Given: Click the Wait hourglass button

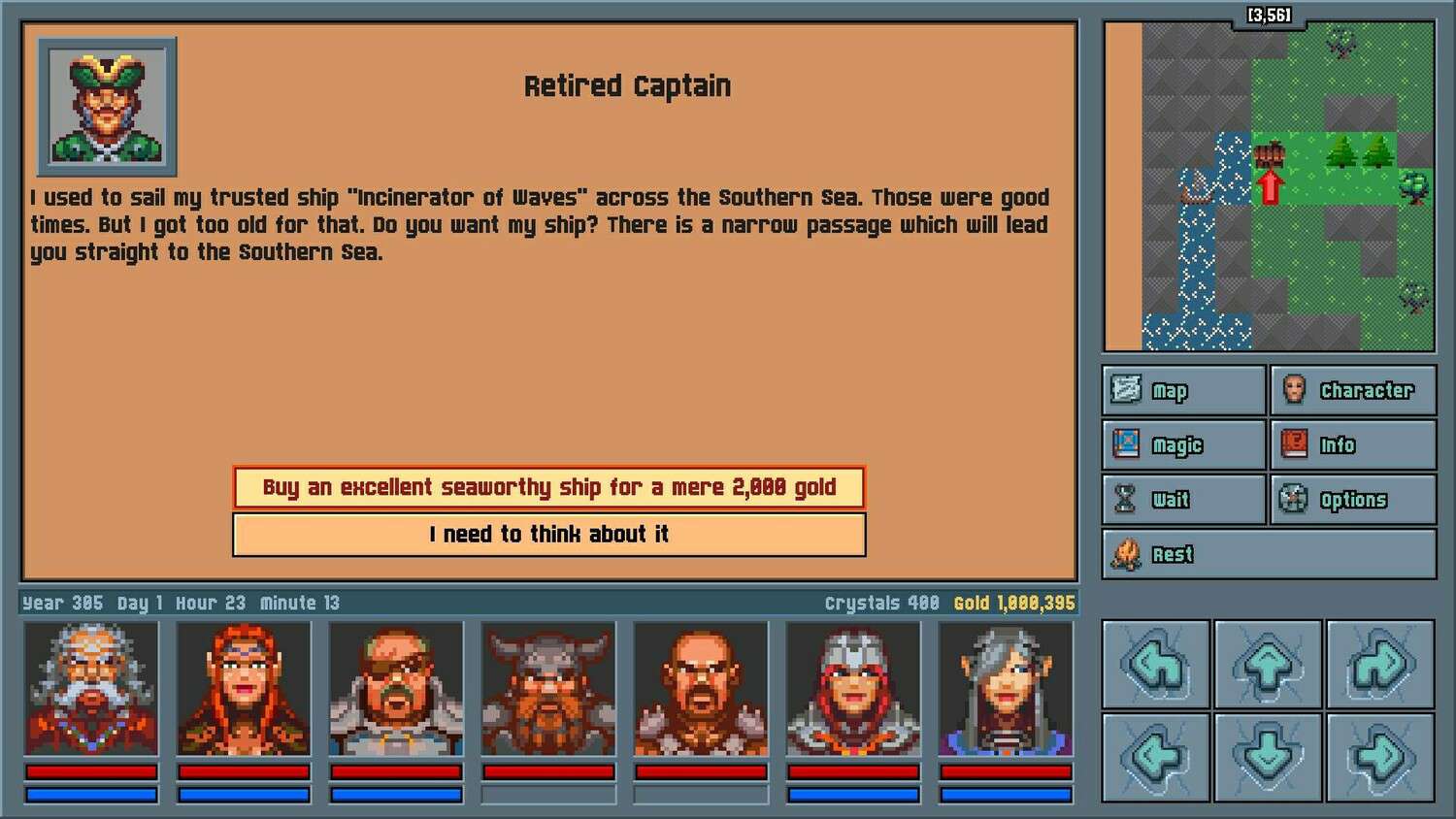Looking at the screenshot, I should 1184,500.
